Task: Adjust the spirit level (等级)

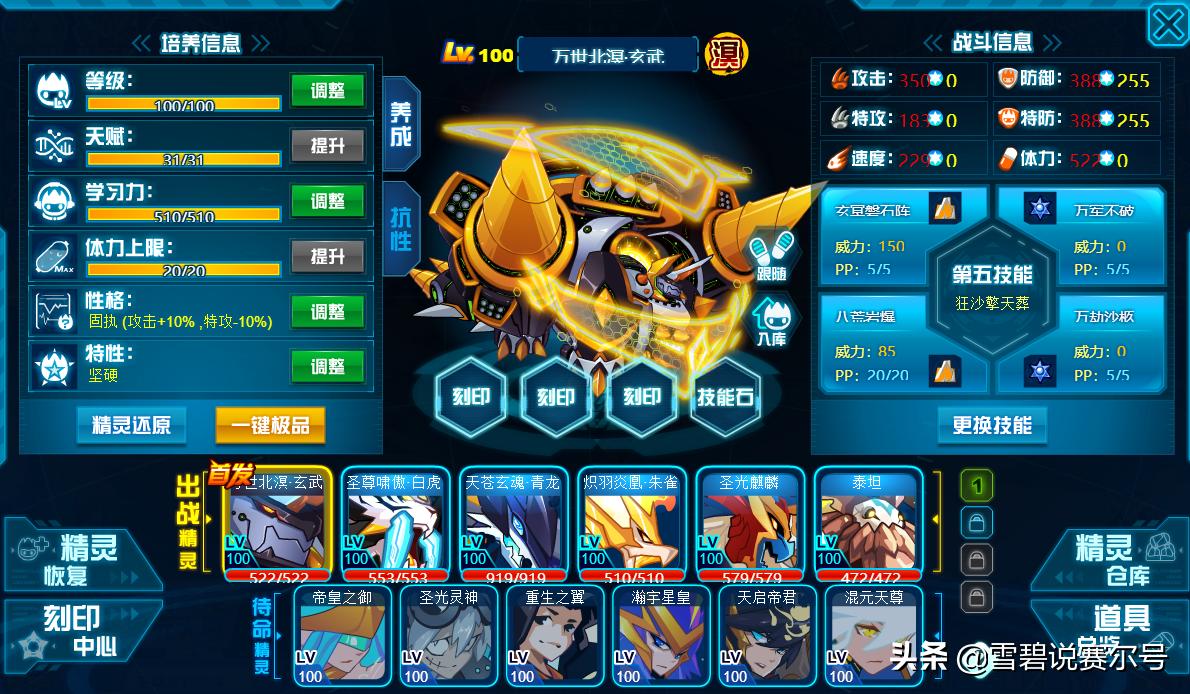Action: point(327,90)
